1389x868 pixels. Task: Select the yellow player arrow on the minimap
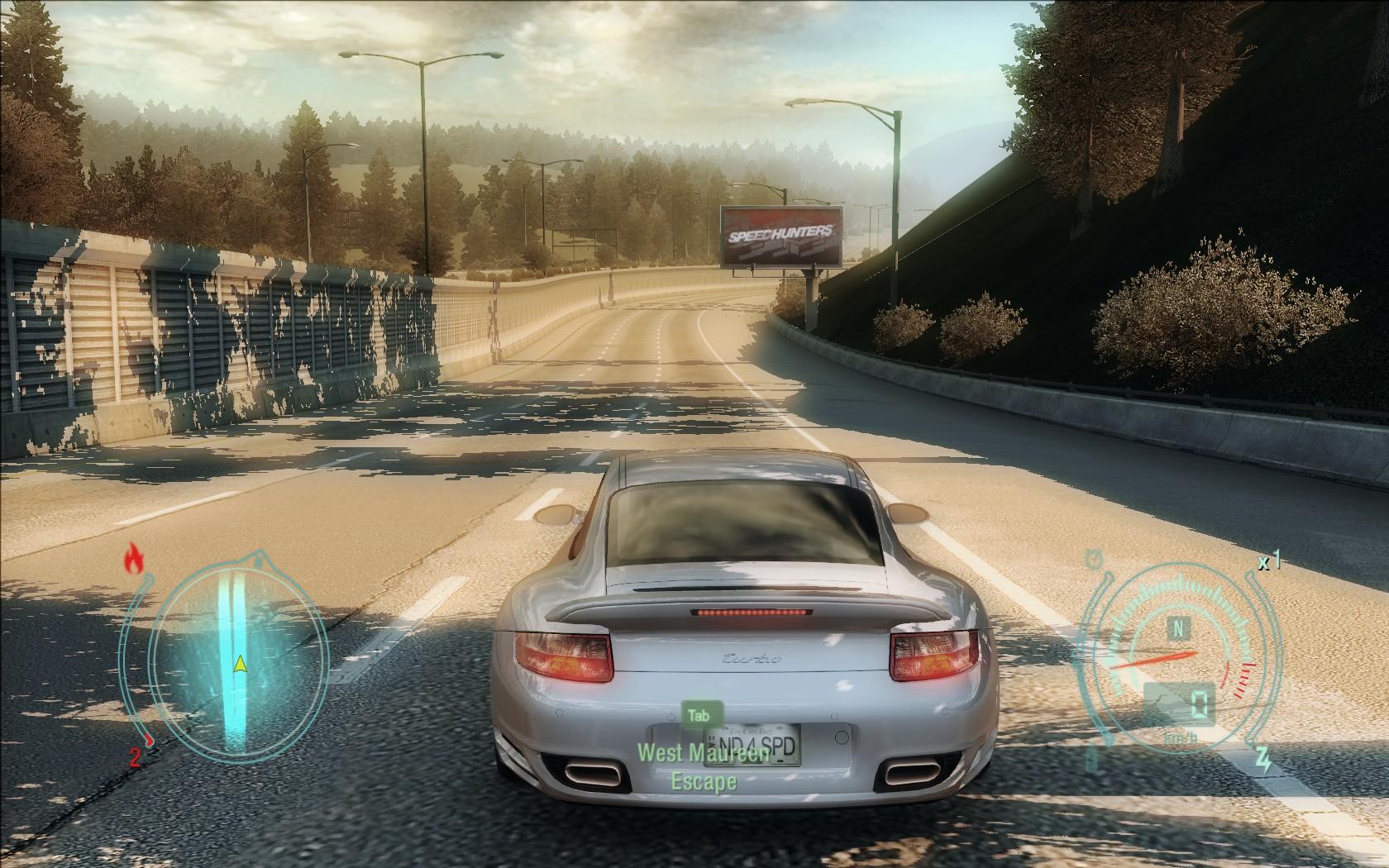pyautogui.click(x=240, y=664)
